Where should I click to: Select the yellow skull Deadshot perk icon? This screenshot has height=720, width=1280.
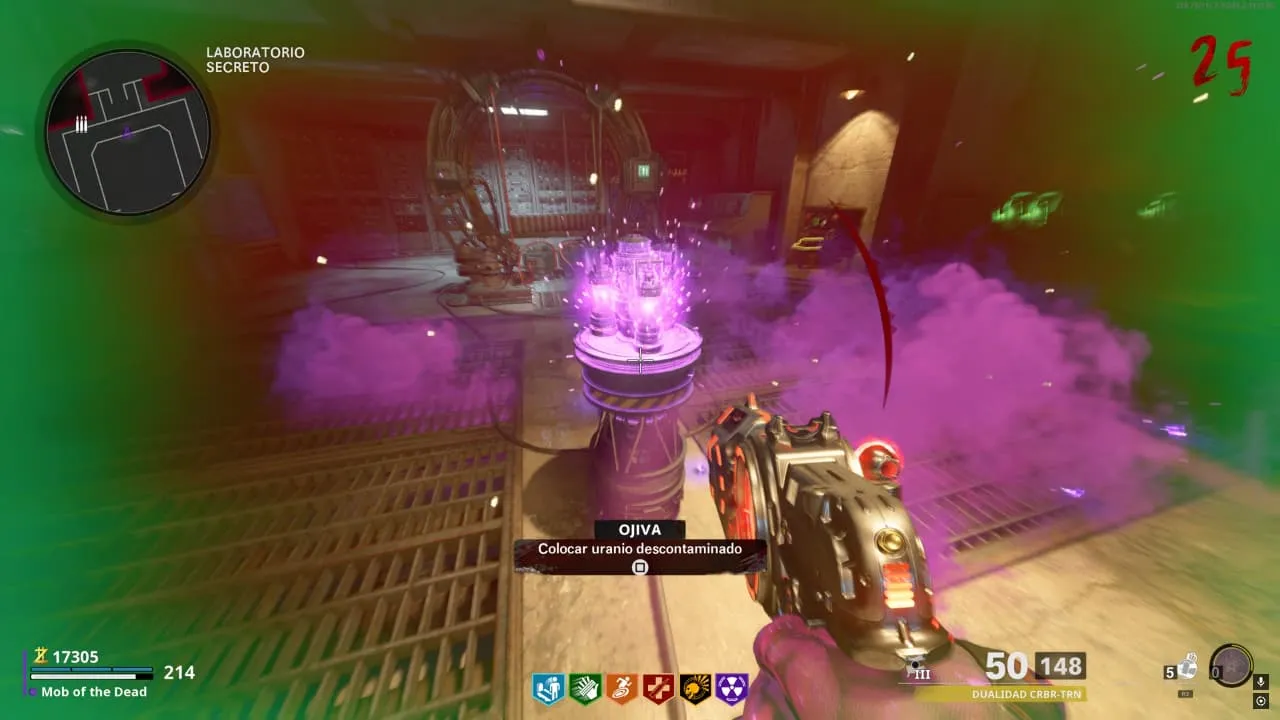pyautogui.click(x=695, y=689)
